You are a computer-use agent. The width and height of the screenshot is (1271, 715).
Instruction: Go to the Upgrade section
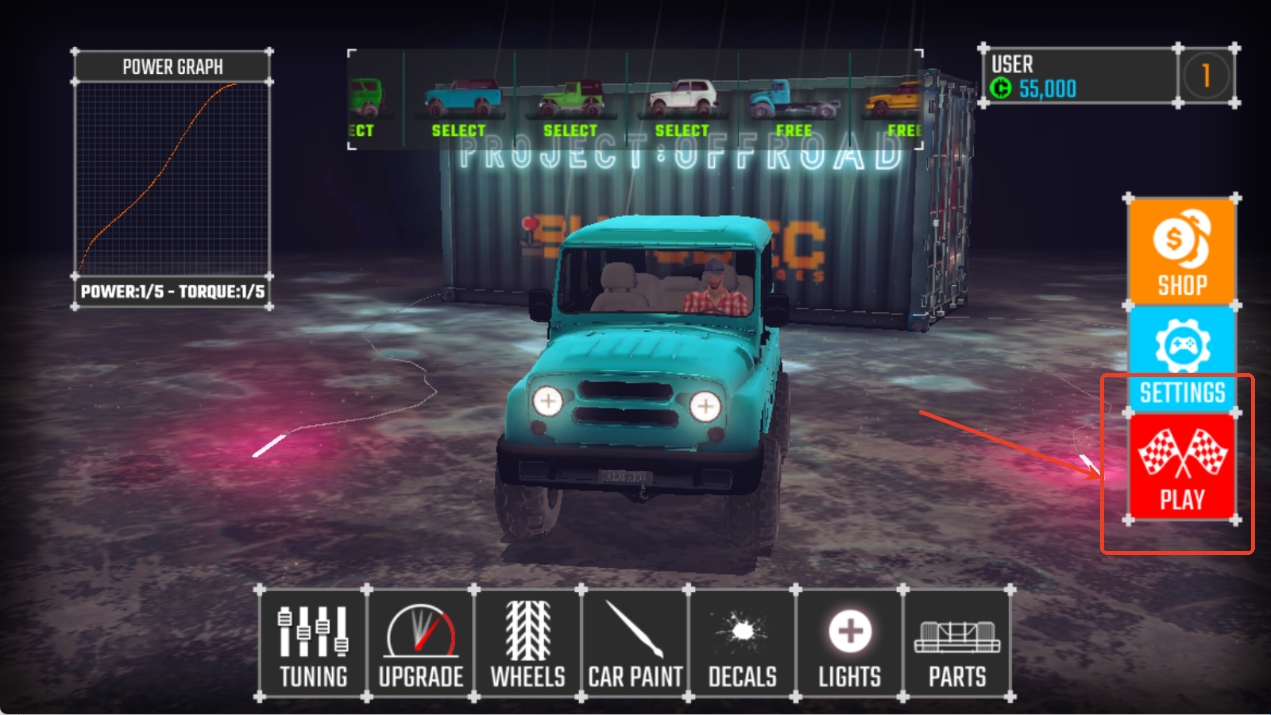pyautogui.click(x=421, y=643)
